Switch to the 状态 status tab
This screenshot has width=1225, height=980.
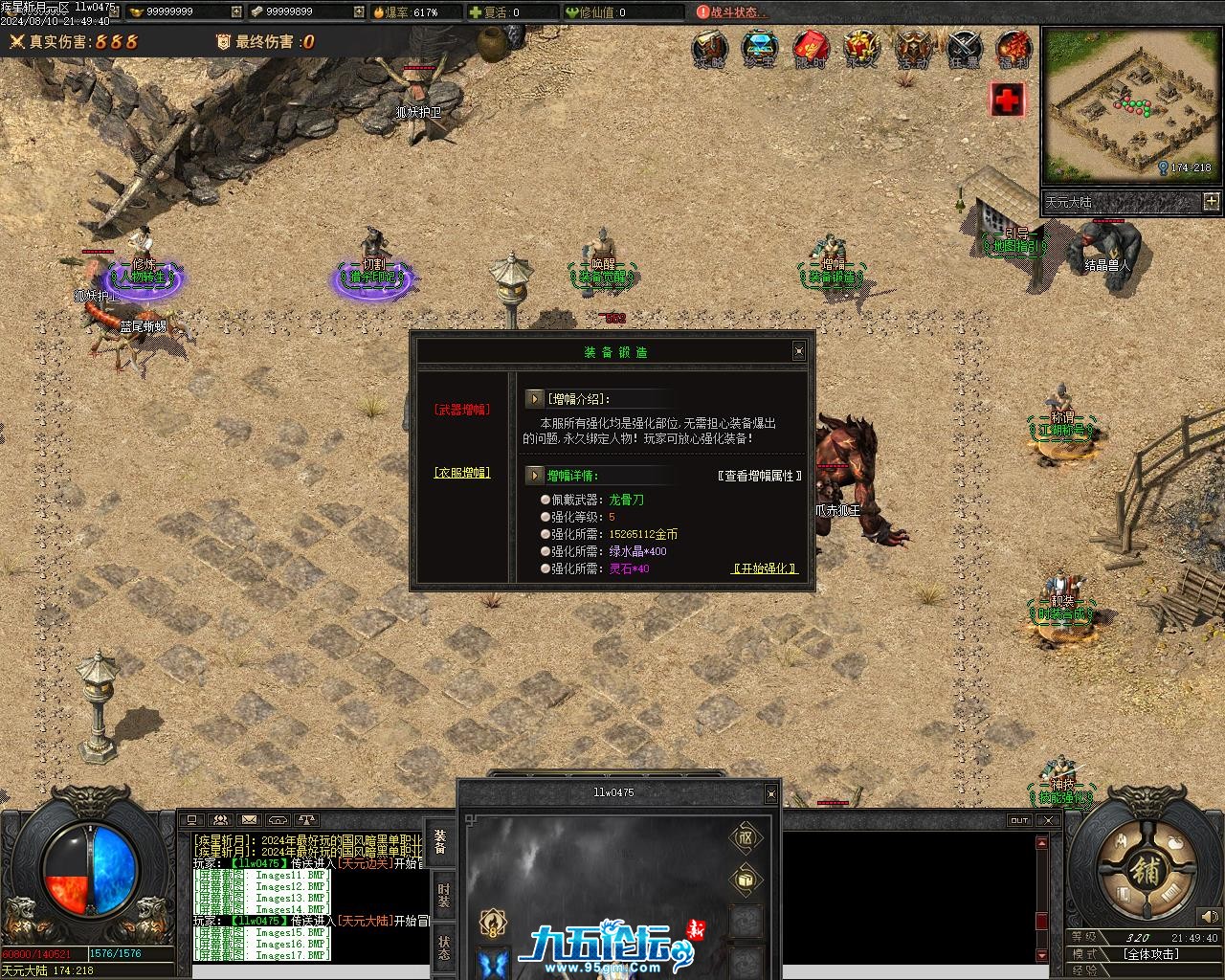click(x=443, y=947)
